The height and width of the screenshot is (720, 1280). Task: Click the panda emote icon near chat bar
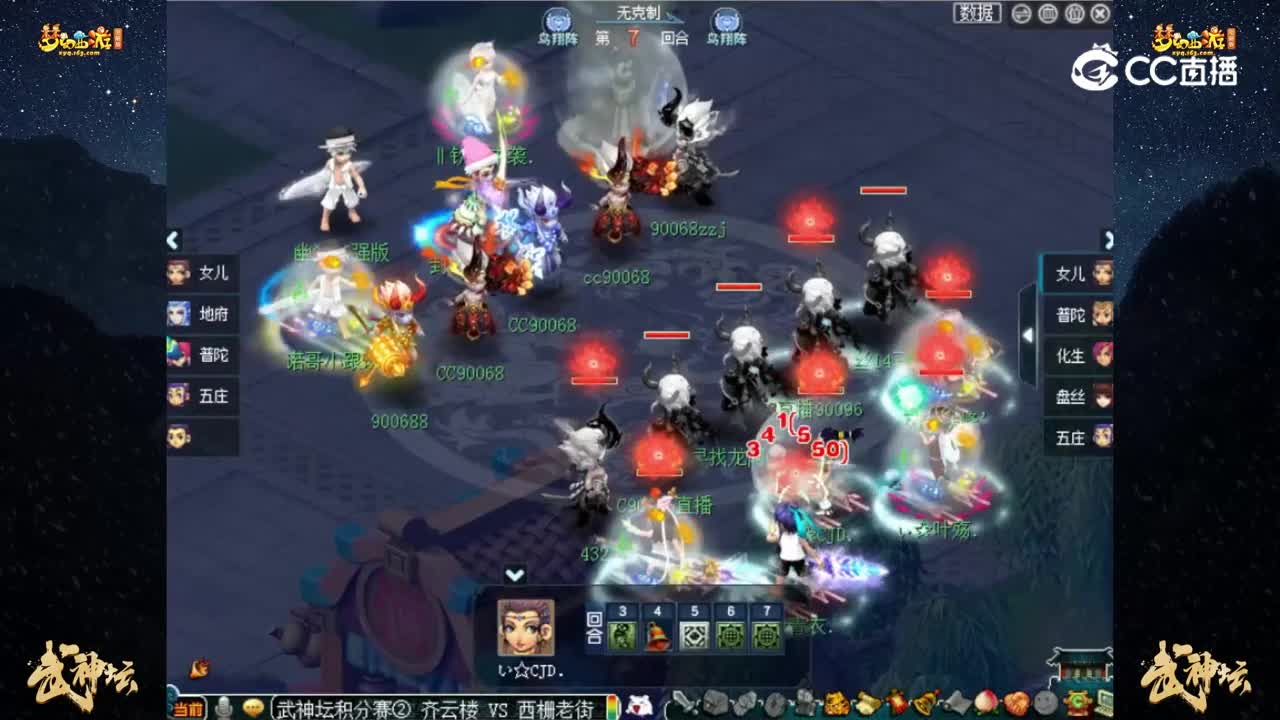(638, 704)
